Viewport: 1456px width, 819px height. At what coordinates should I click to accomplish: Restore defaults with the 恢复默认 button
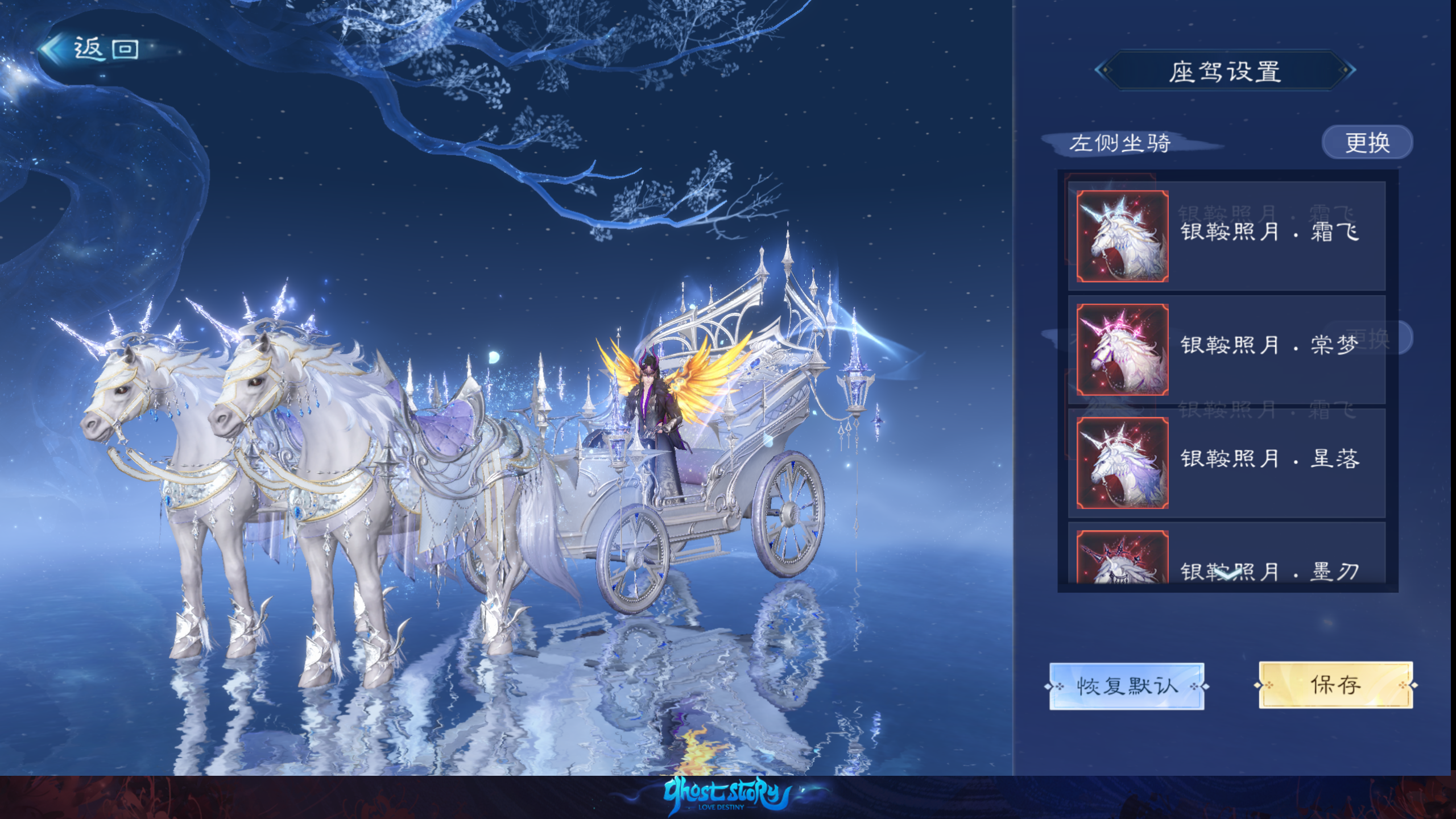point(1126,686)
